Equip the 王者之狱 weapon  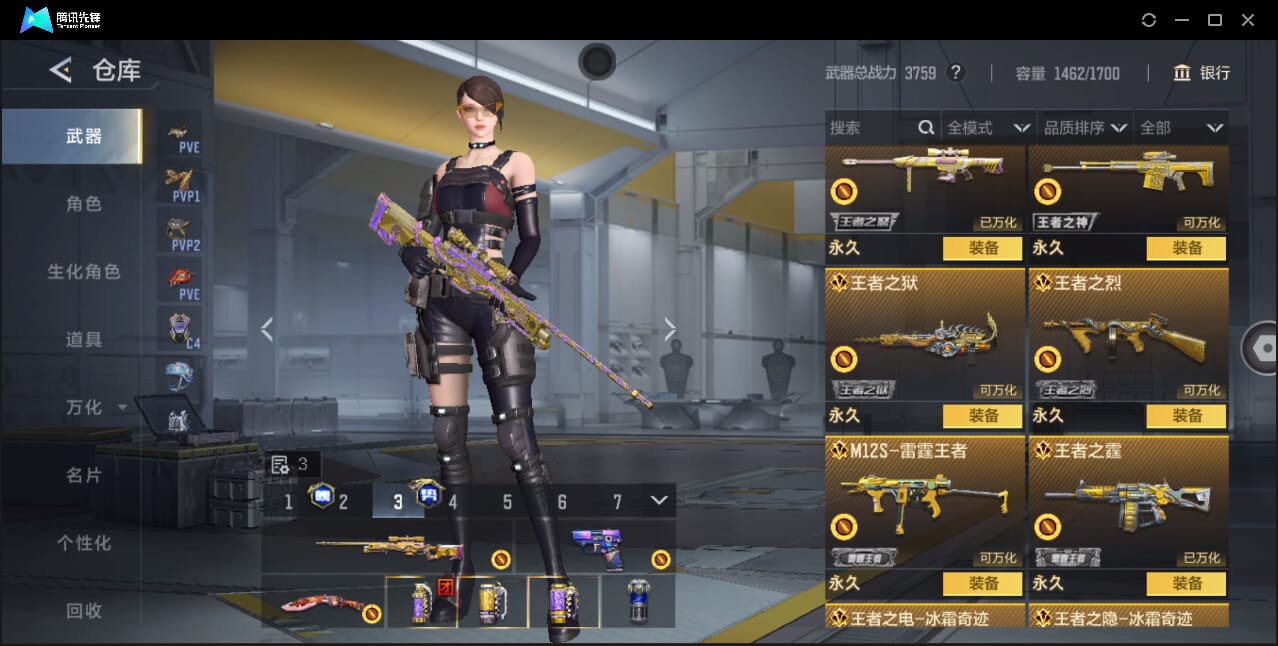[x=982, y=416]
